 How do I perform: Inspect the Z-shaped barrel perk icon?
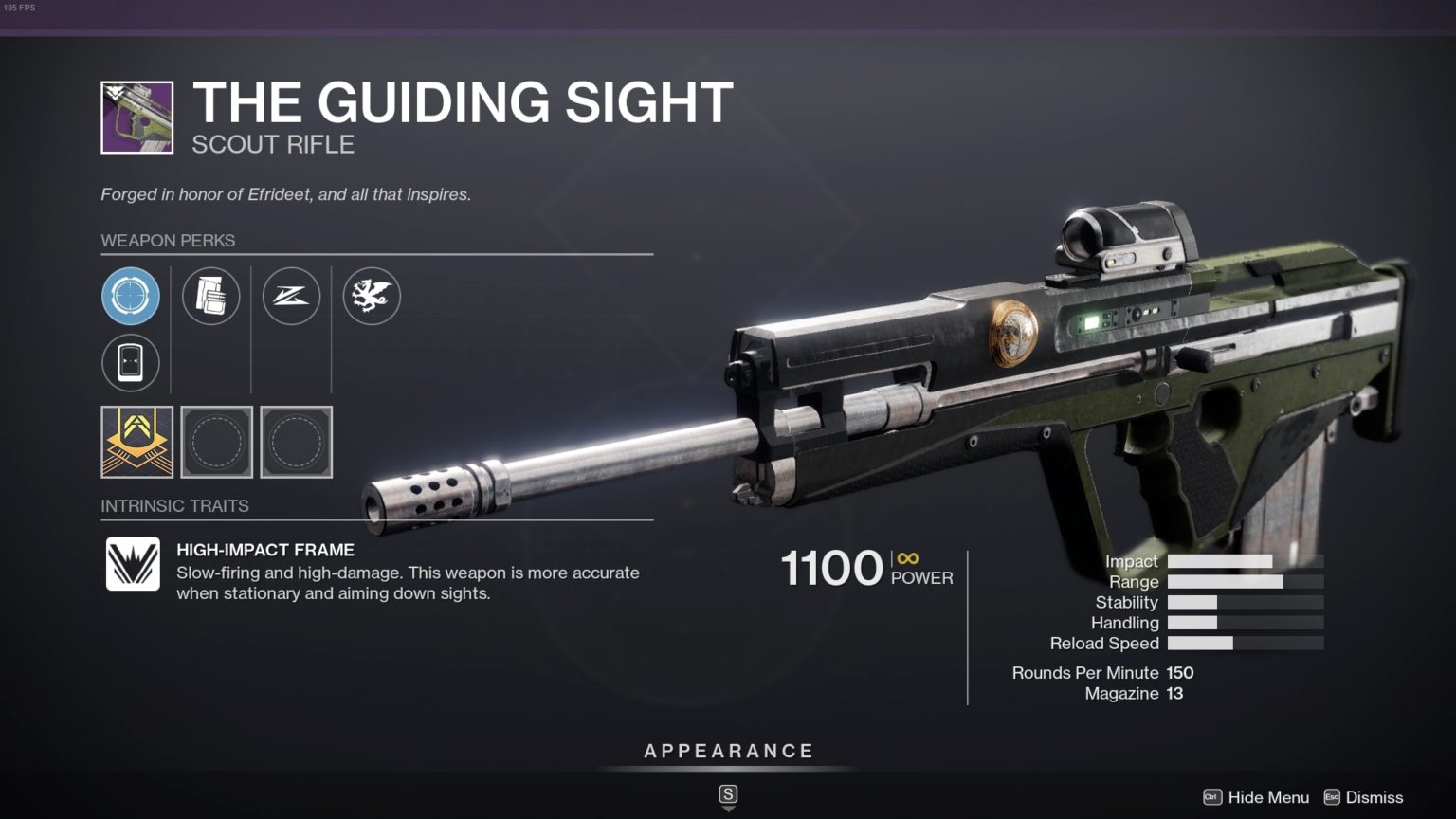click(291, 296)
